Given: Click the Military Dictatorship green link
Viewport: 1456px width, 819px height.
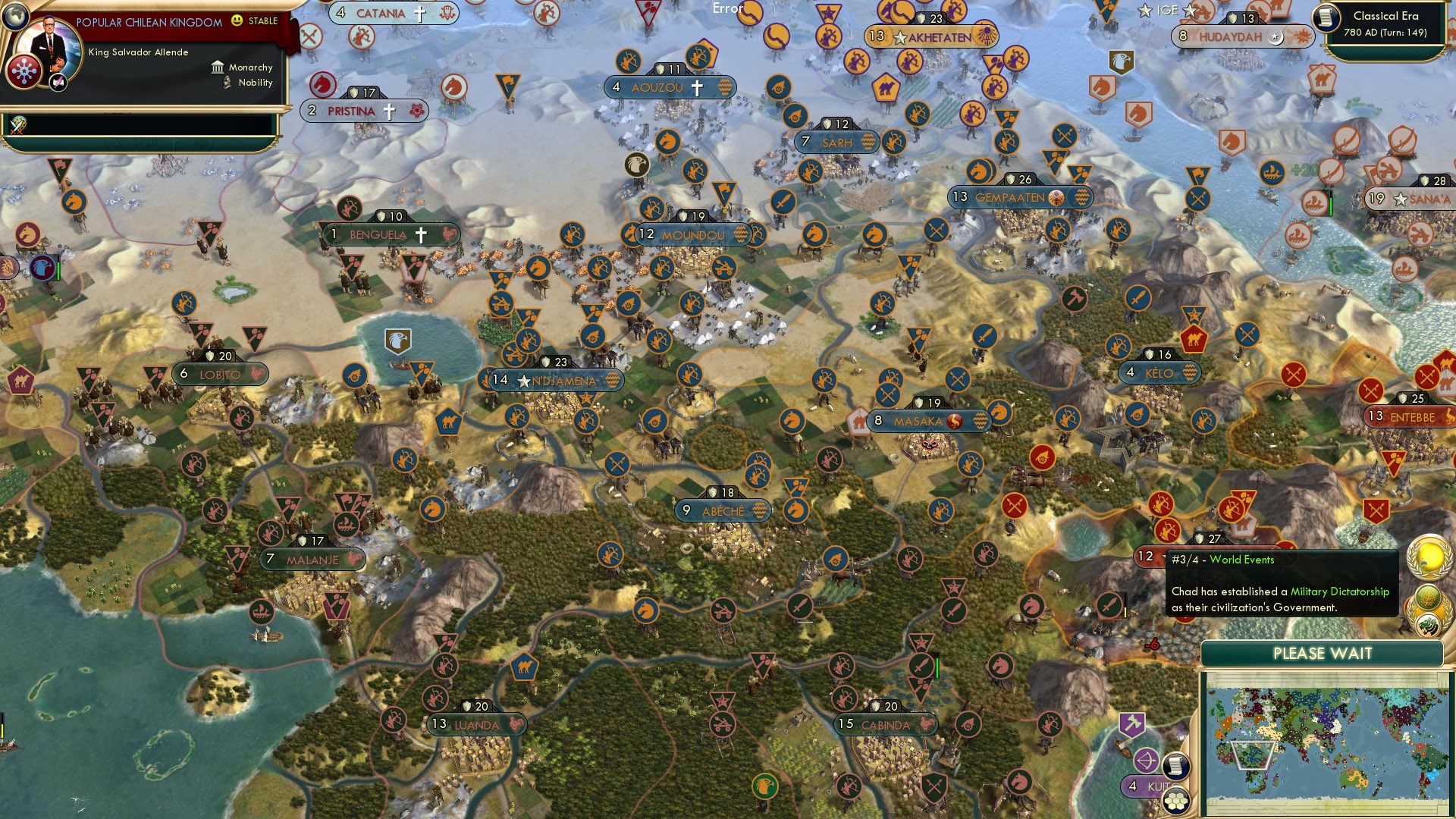Looking at the screenshot, I should (1338, 592).
